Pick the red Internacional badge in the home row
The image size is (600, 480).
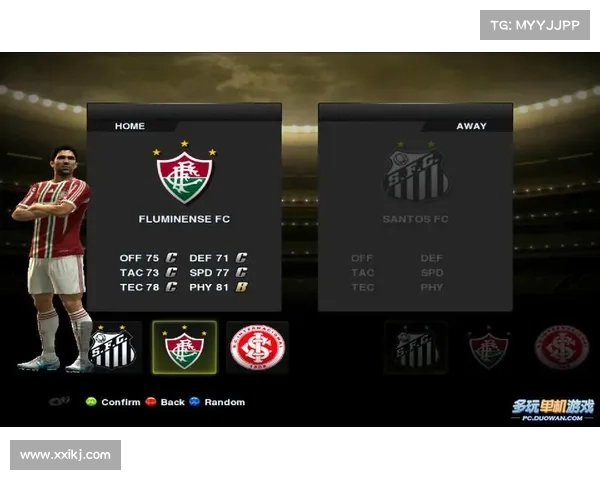[x=257, y=348]
